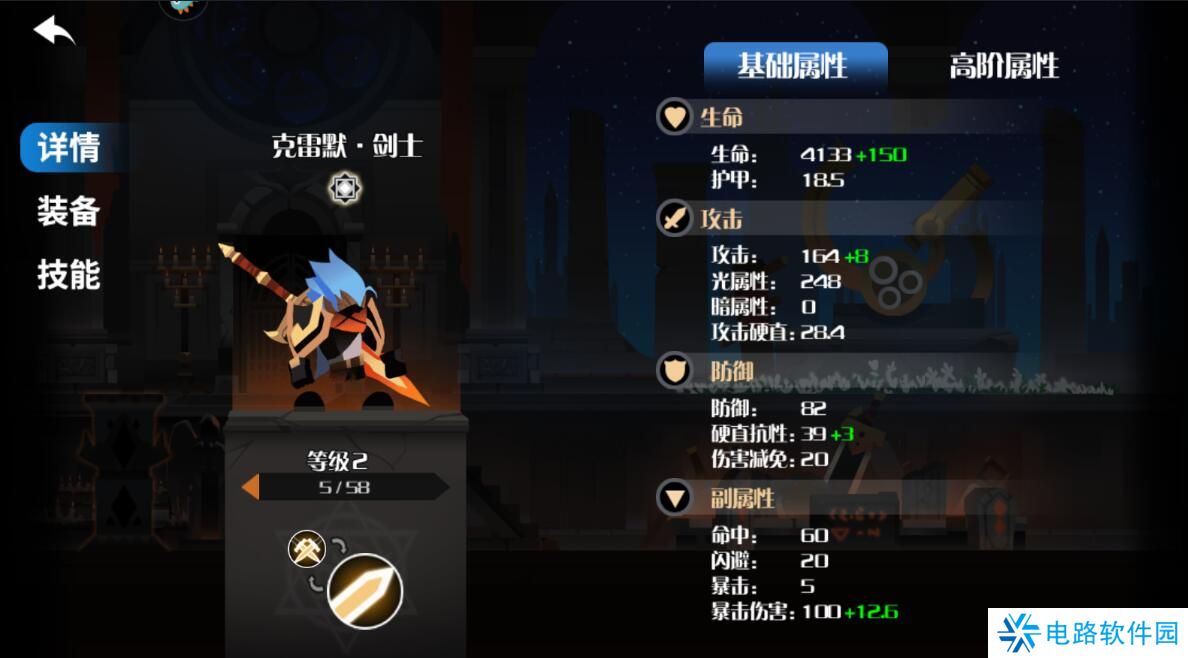Viewport: 1188px width, 658px height.
Task: Tap the small crossed hammers icon
Action: 307,548
